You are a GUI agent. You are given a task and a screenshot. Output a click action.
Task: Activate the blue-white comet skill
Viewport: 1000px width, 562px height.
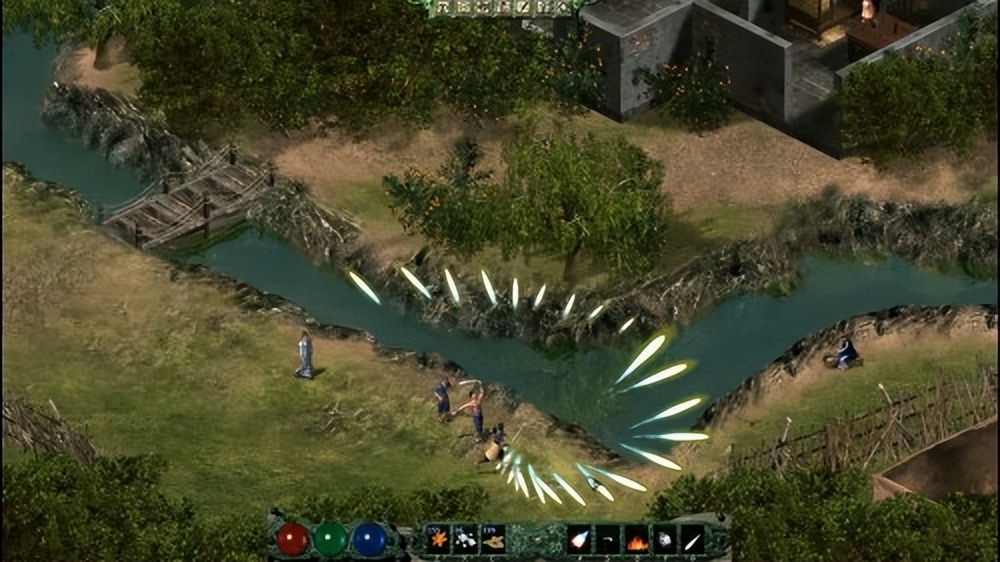tap(579, 541)
